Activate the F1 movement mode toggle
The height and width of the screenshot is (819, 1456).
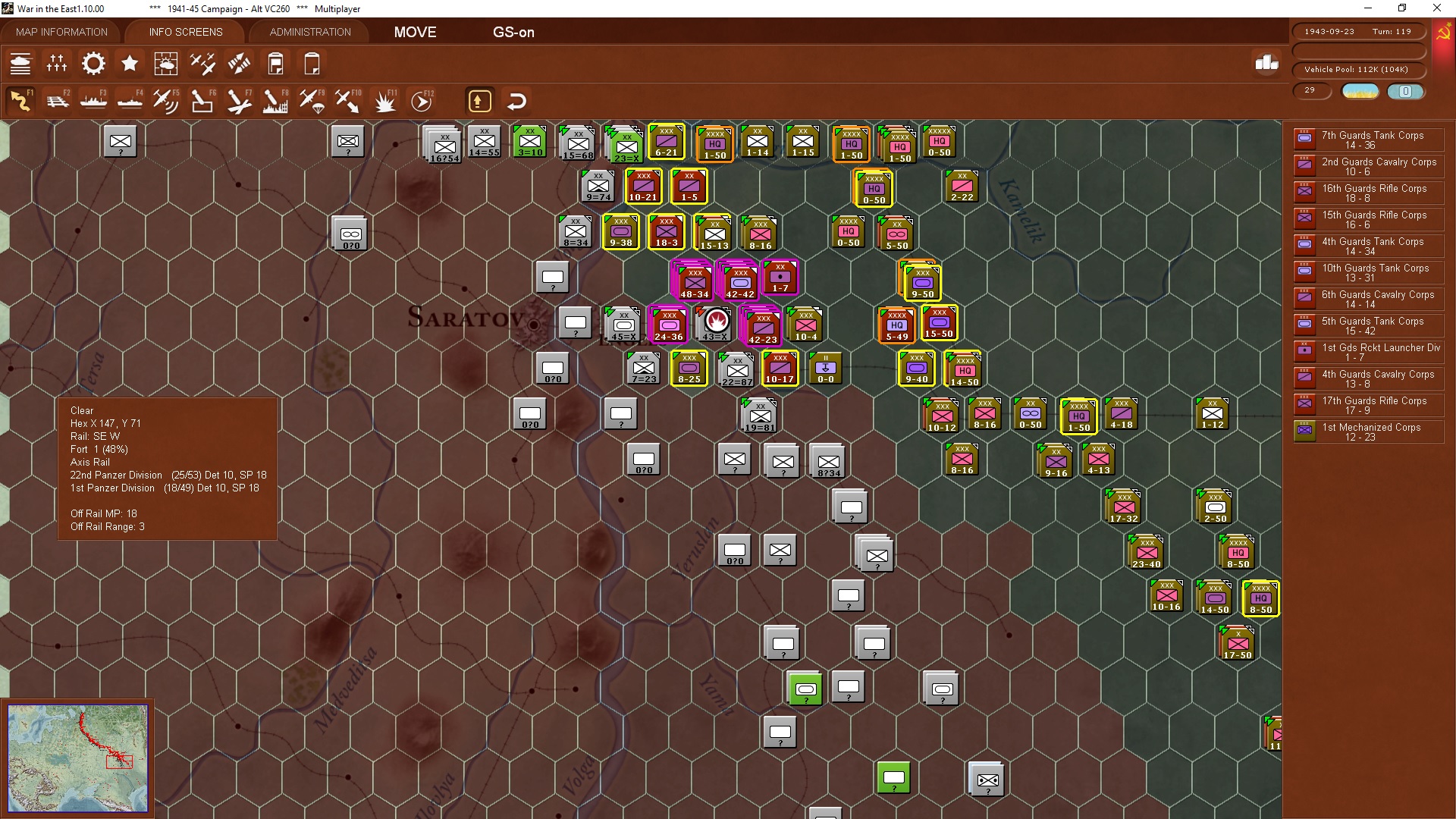tap(23, 99)
